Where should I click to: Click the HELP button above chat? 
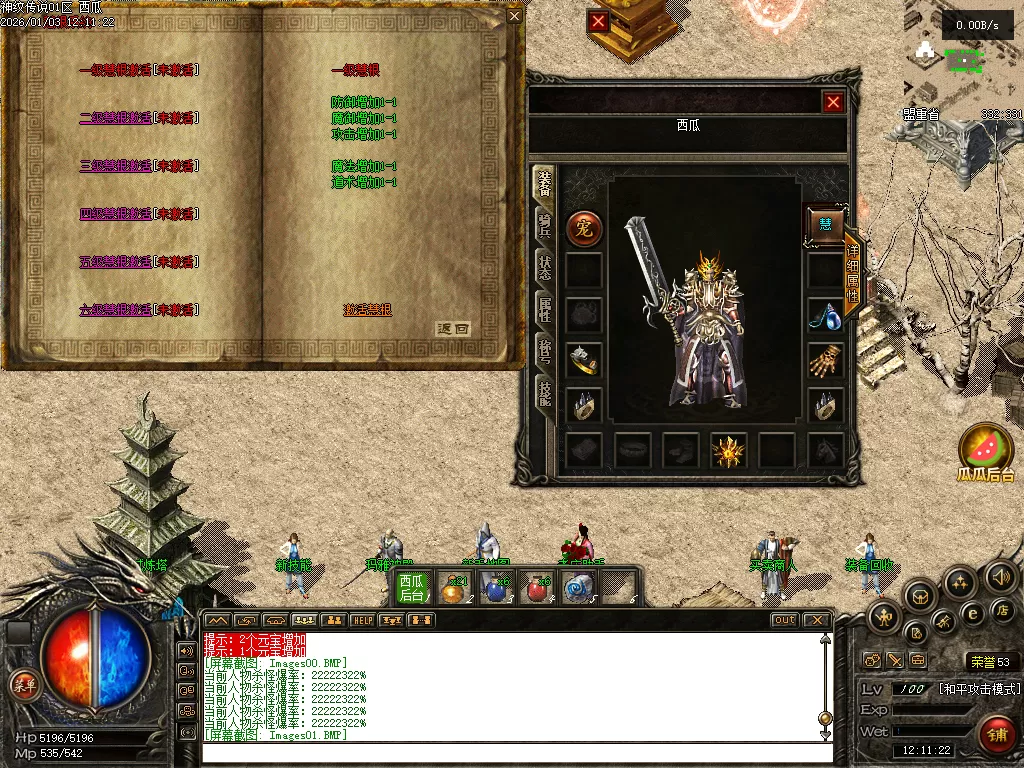(362, 621)
